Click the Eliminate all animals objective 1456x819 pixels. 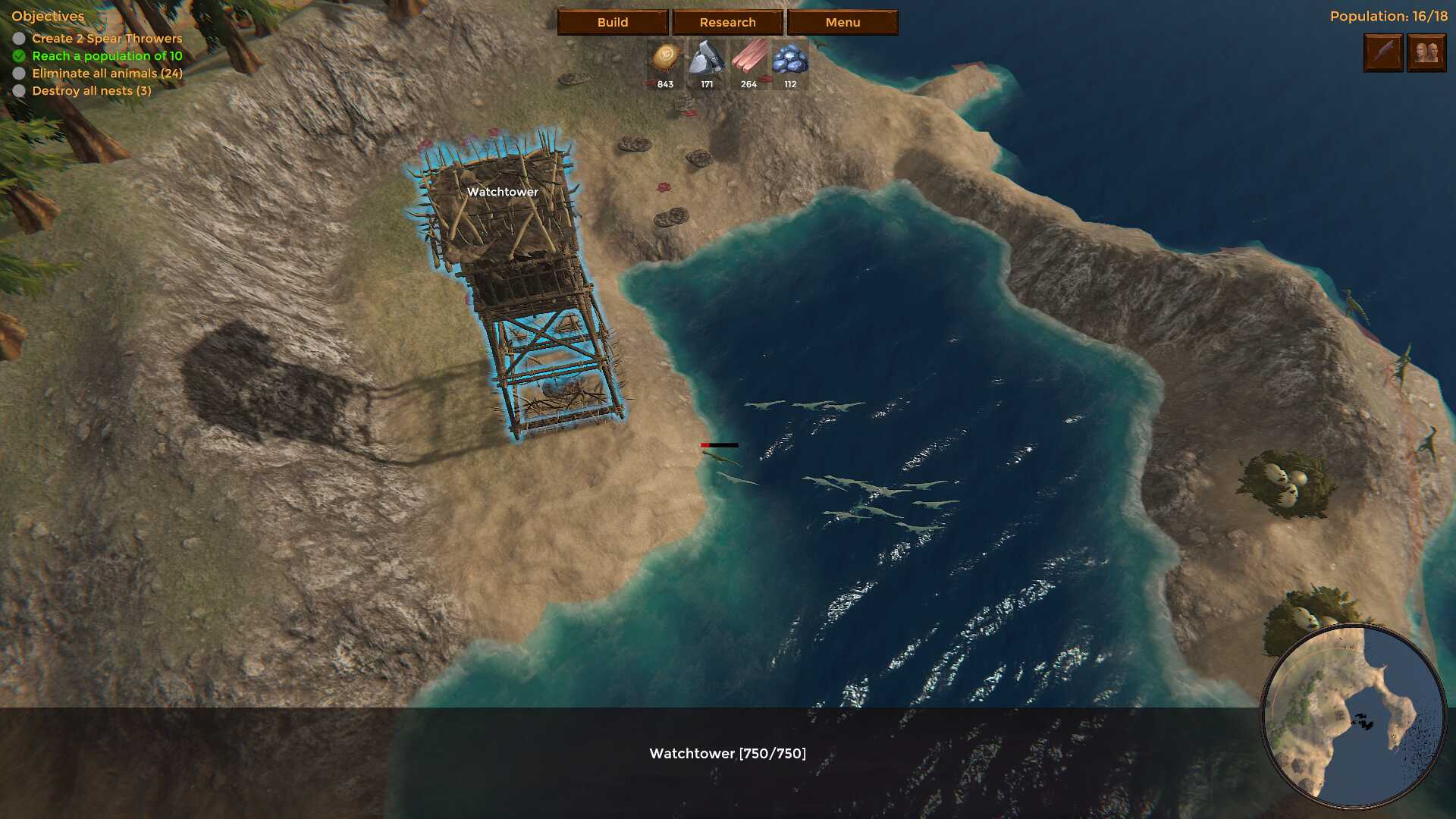pos(107,74)
